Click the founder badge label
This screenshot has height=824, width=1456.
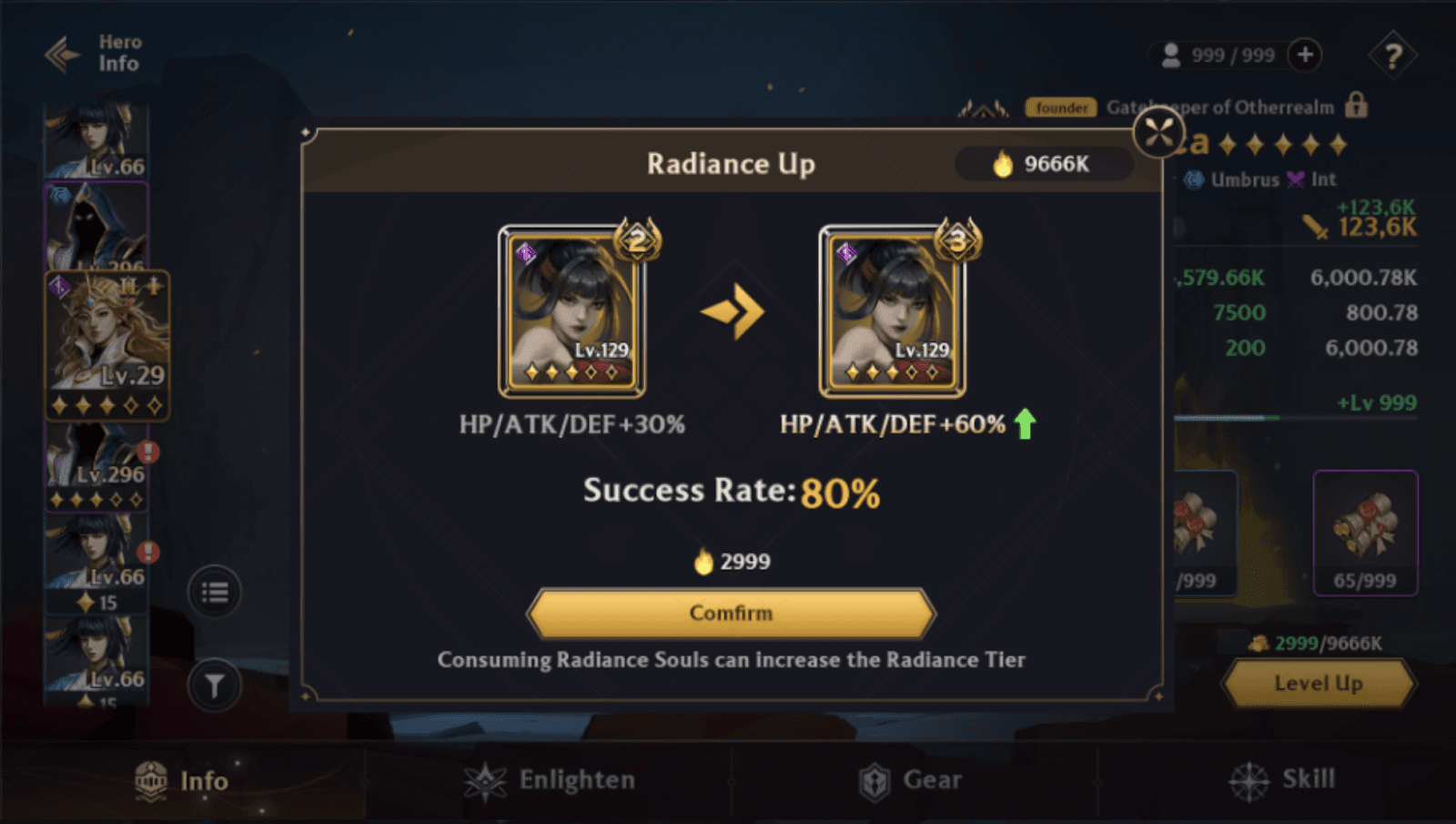(x=1061, y=107)
